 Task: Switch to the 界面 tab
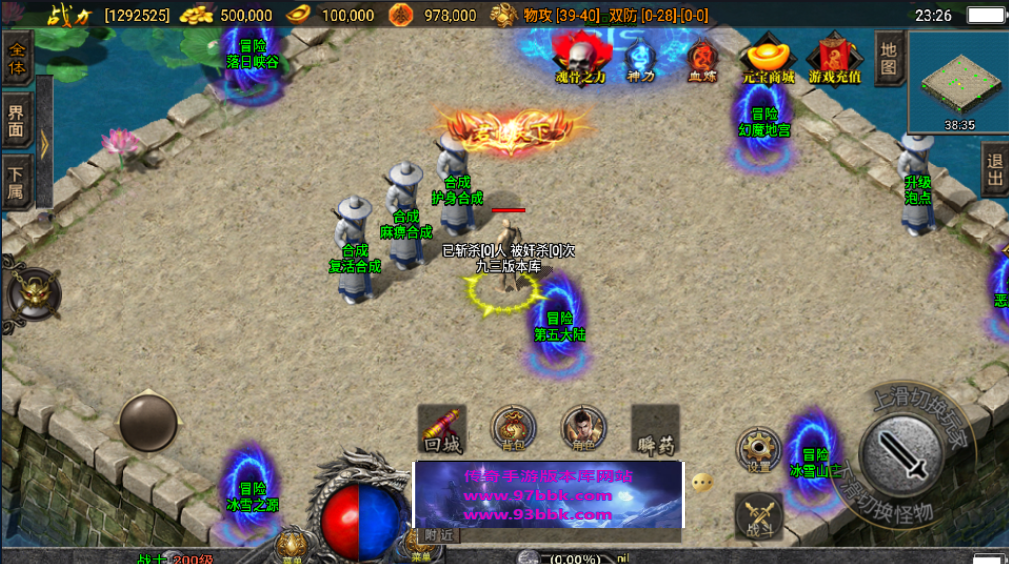coord(17,121)
